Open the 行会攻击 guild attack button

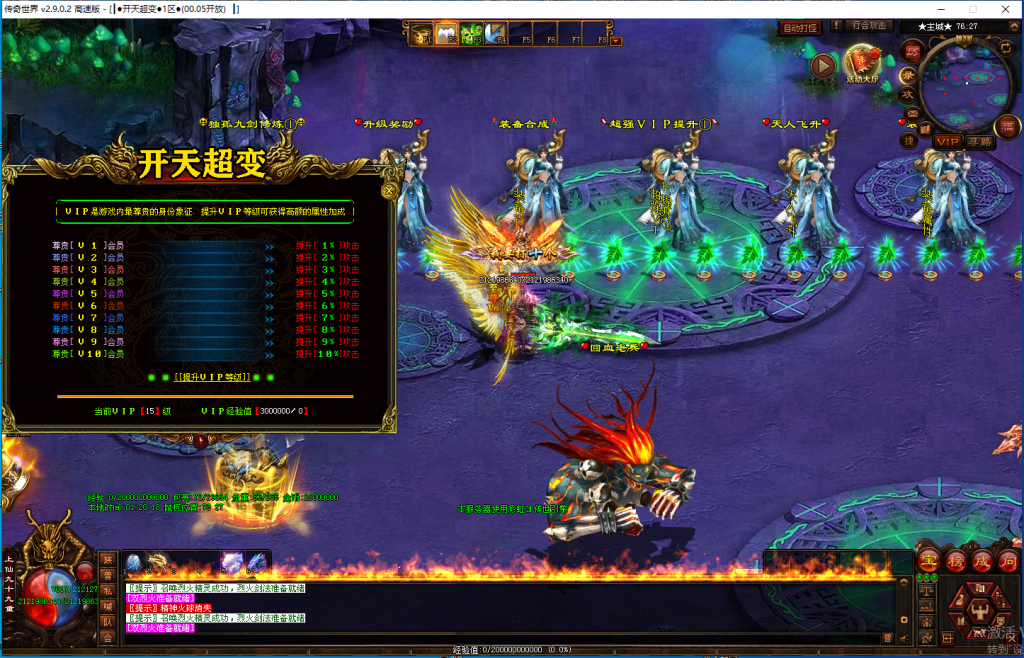pyautogui.click(x=867, y=26)
